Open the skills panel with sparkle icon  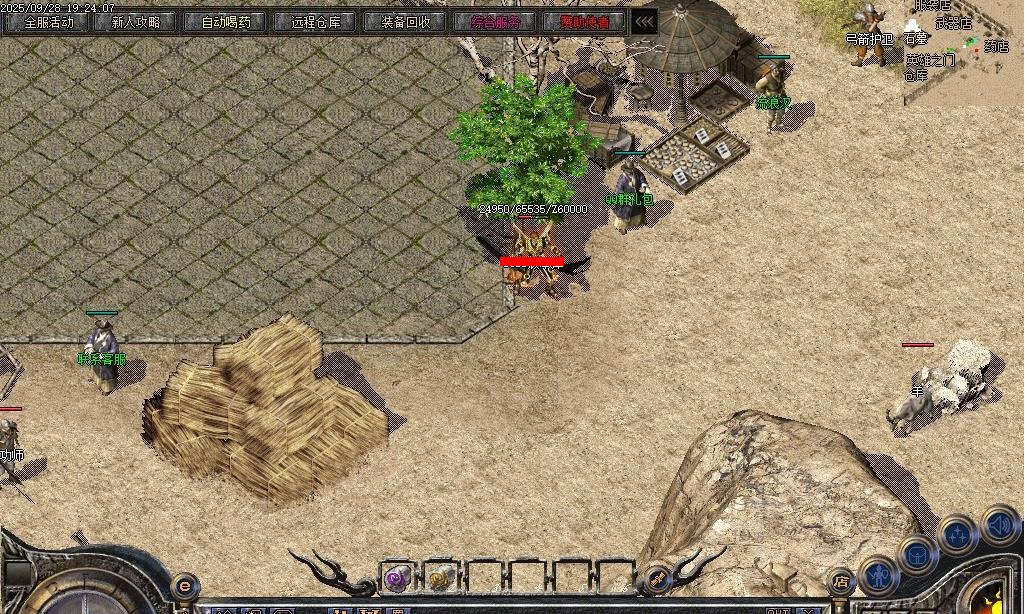(x=958, y=534)
